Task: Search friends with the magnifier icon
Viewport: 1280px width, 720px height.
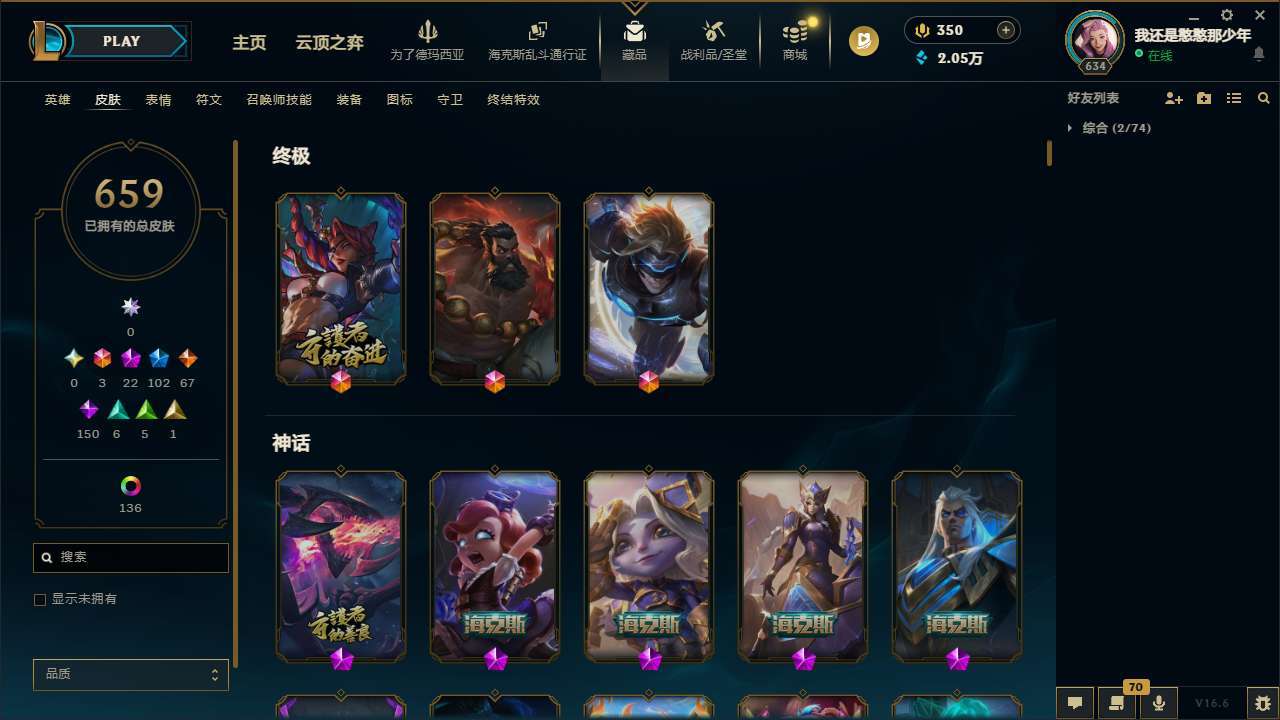Action: click(x=1263, y=98)
